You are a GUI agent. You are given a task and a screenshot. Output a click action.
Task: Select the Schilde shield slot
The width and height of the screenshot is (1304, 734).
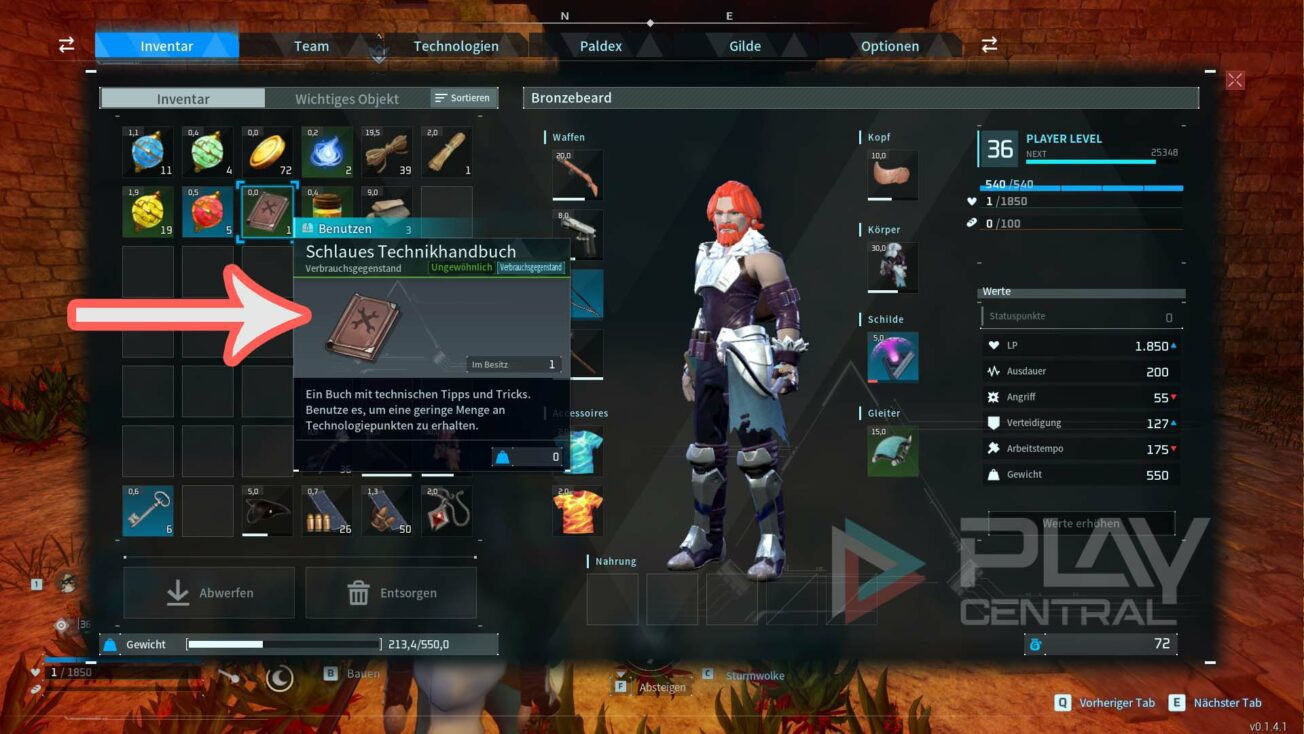892,357
